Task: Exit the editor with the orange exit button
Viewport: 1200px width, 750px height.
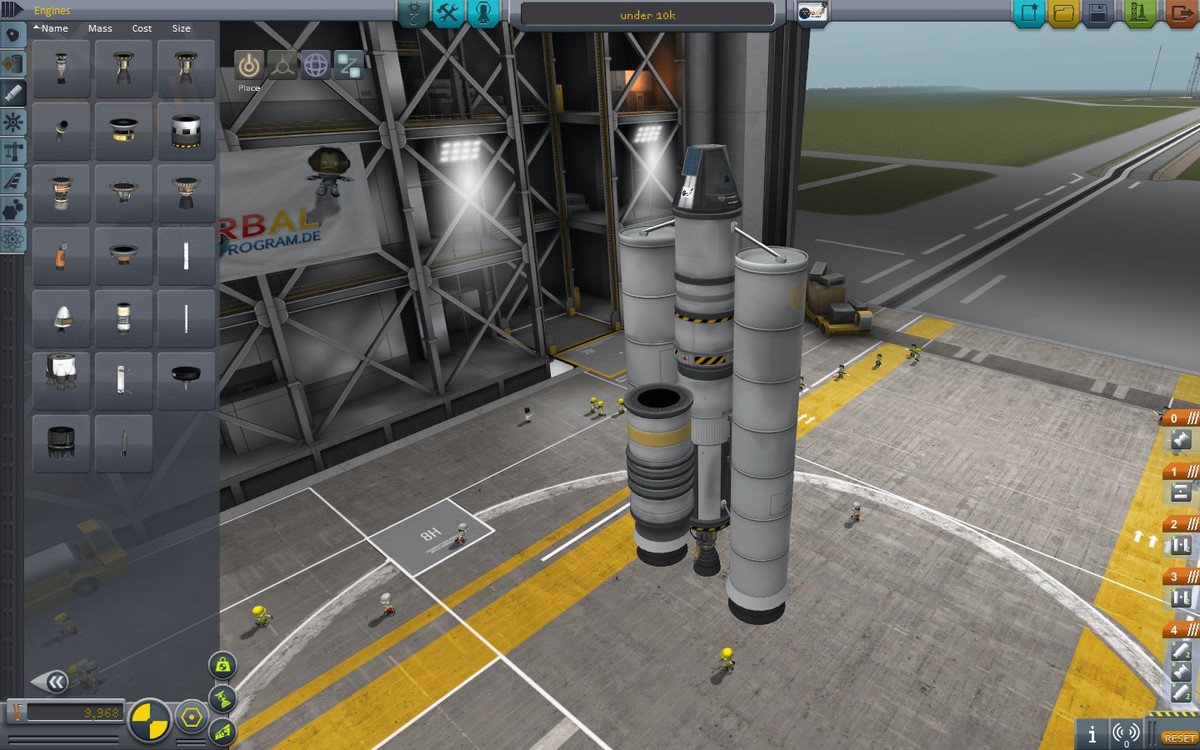Action: 1179,14
